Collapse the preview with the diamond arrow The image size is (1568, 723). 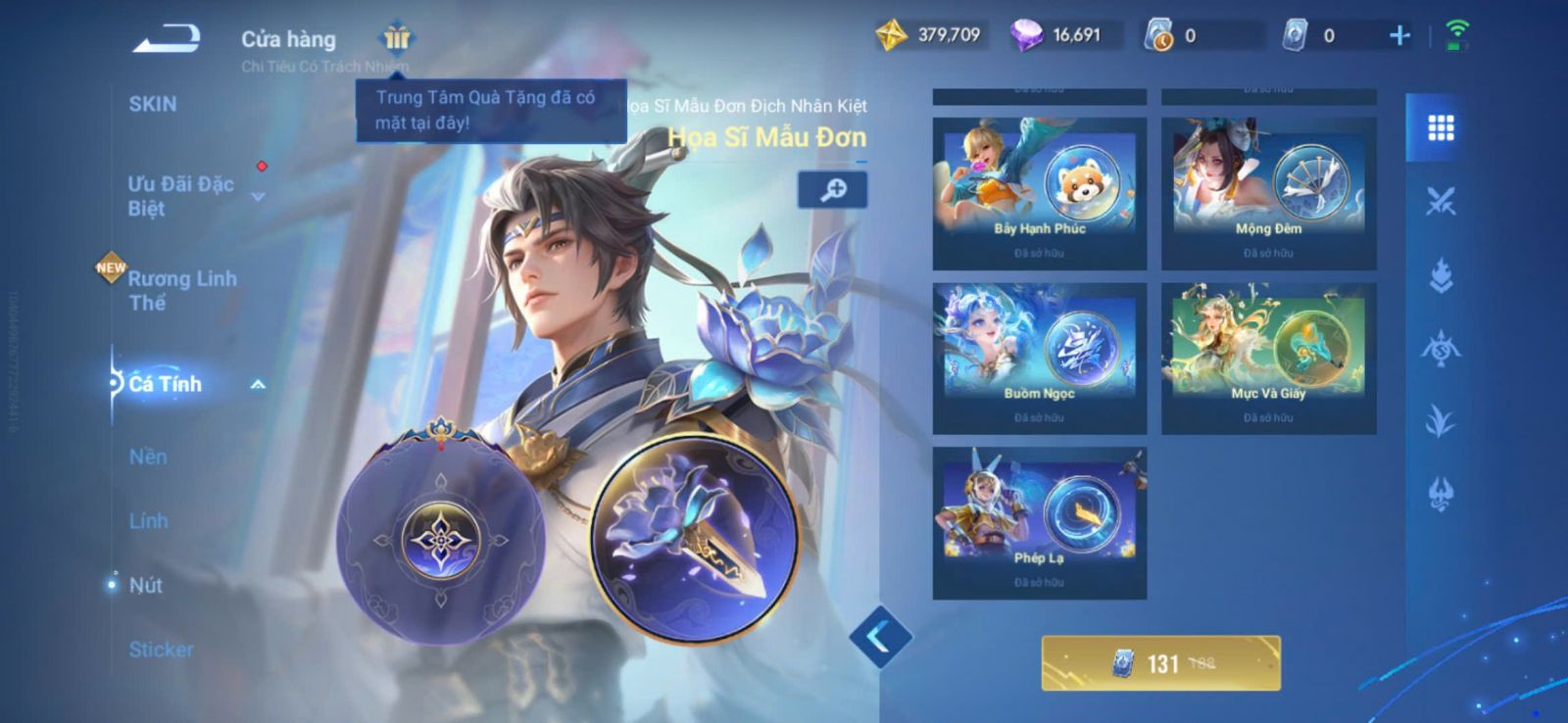coord(880,637)
